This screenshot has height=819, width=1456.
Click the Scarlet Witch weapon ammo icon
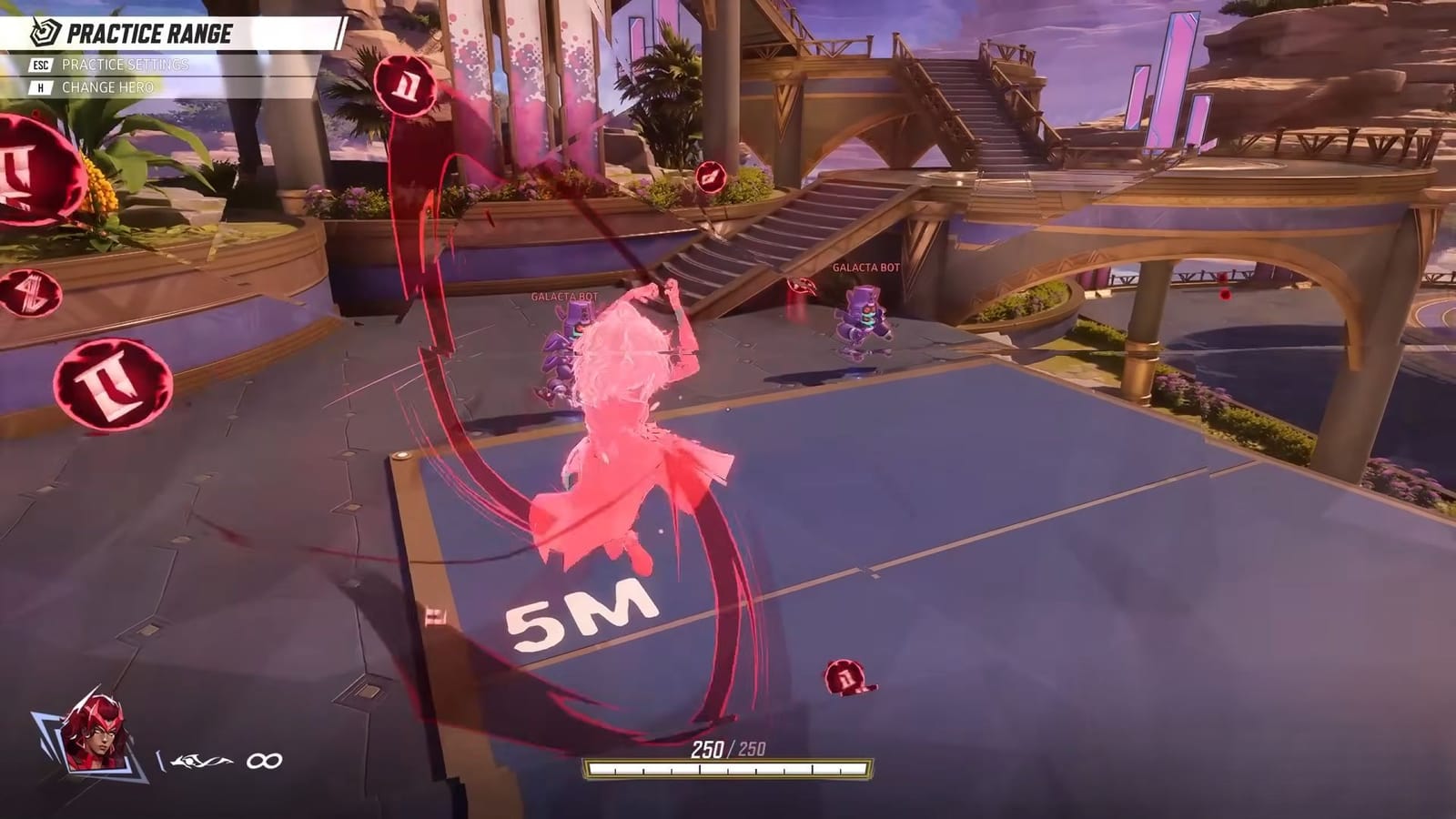pyautogui.click(x=202, y=757)
